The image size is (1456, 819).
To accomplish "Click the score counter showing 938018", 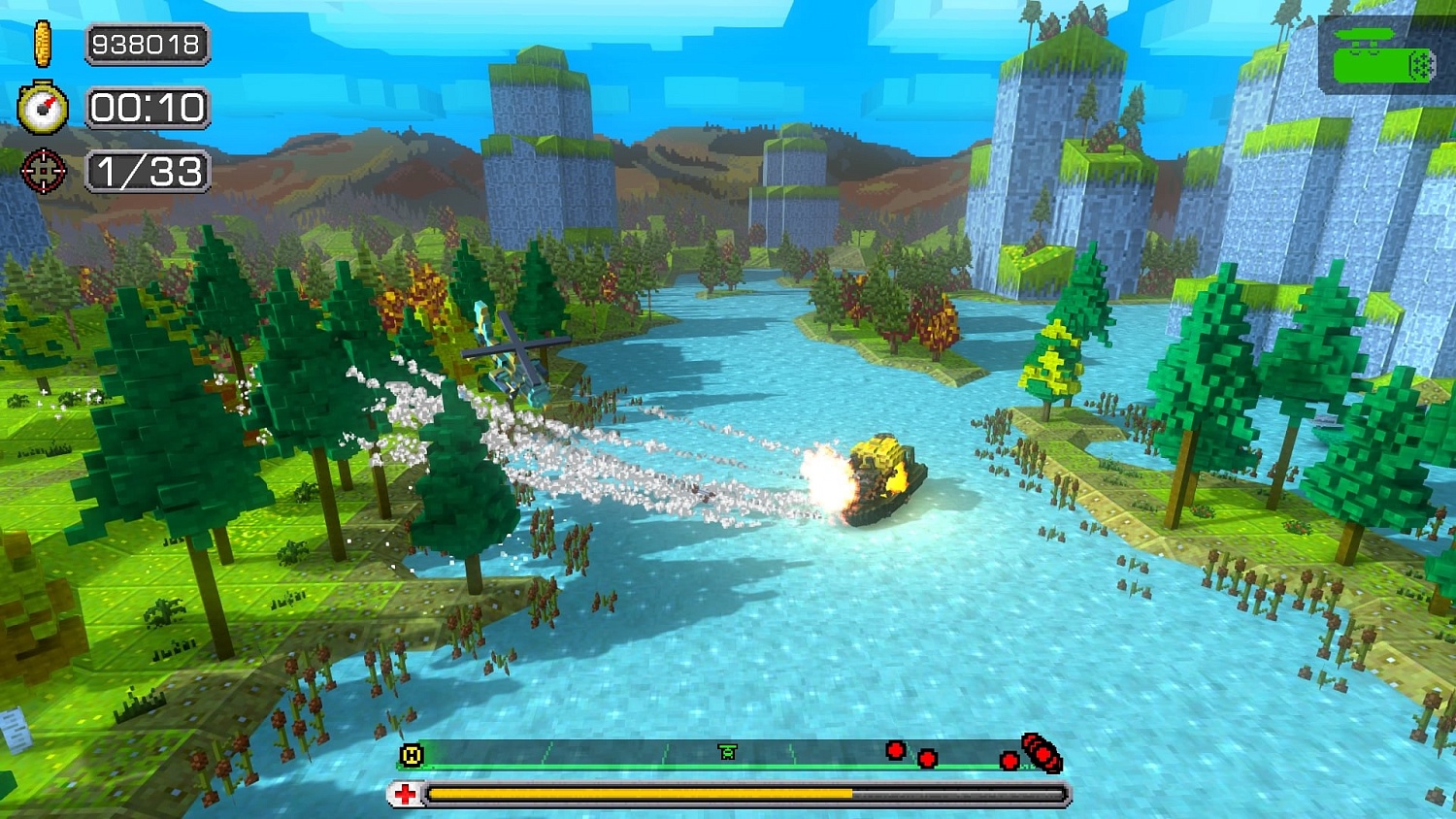I will click(146, 45).
